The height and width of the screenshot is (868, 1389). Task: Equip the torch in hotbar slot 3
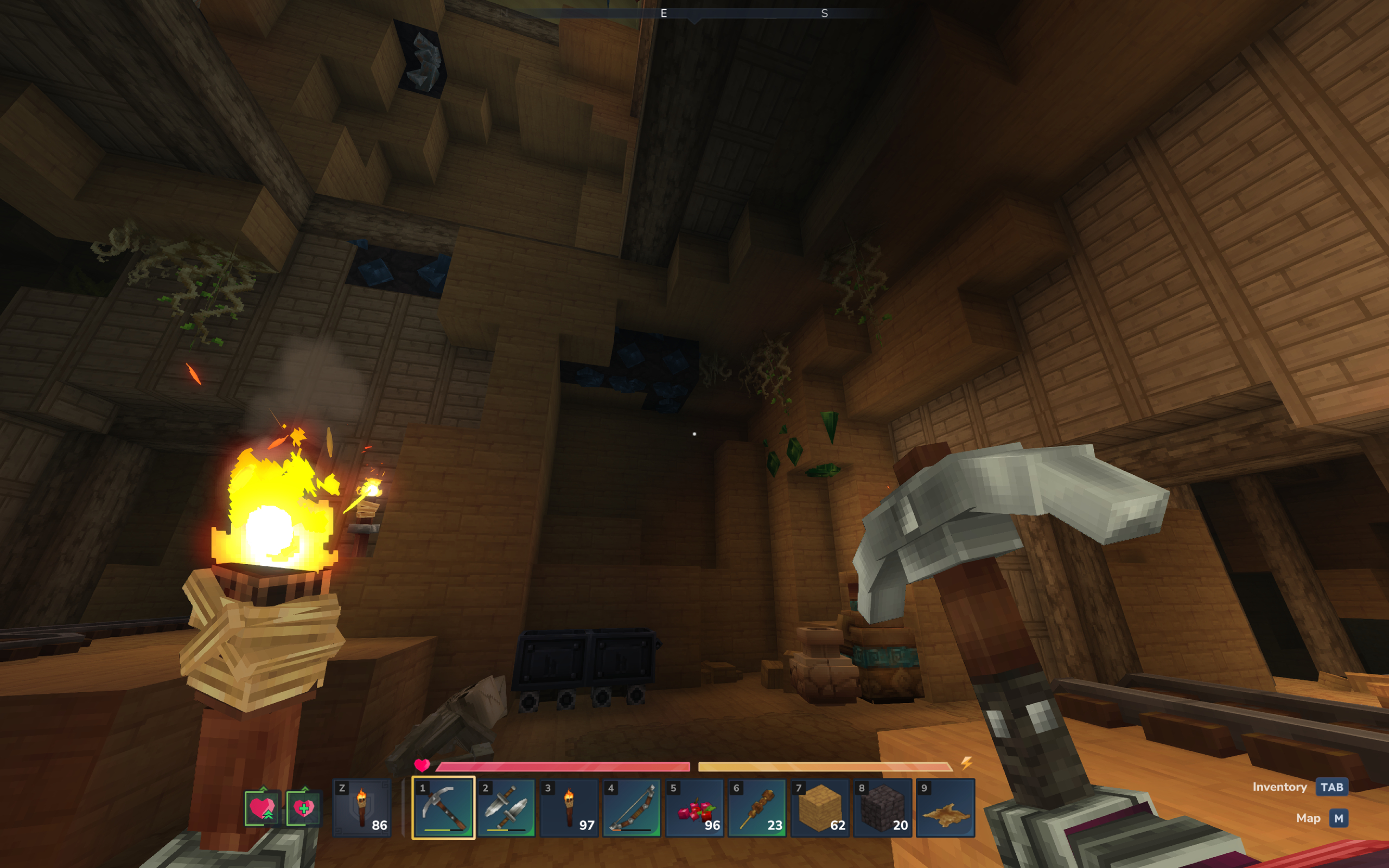coord(571,809)
